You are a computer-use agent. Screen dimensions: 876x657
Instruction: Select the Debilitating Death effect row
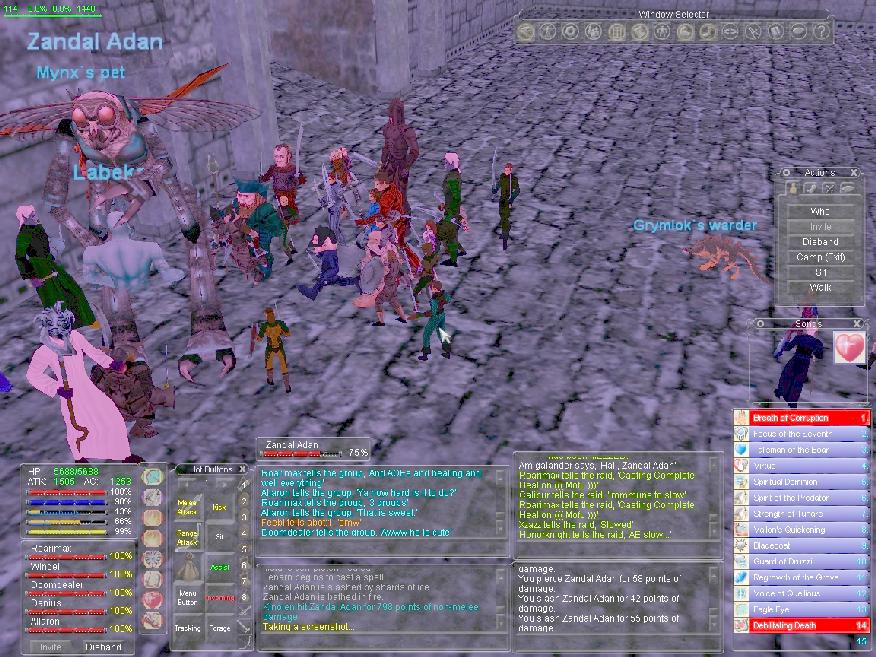pyautogui.click(x=800, y=625)
